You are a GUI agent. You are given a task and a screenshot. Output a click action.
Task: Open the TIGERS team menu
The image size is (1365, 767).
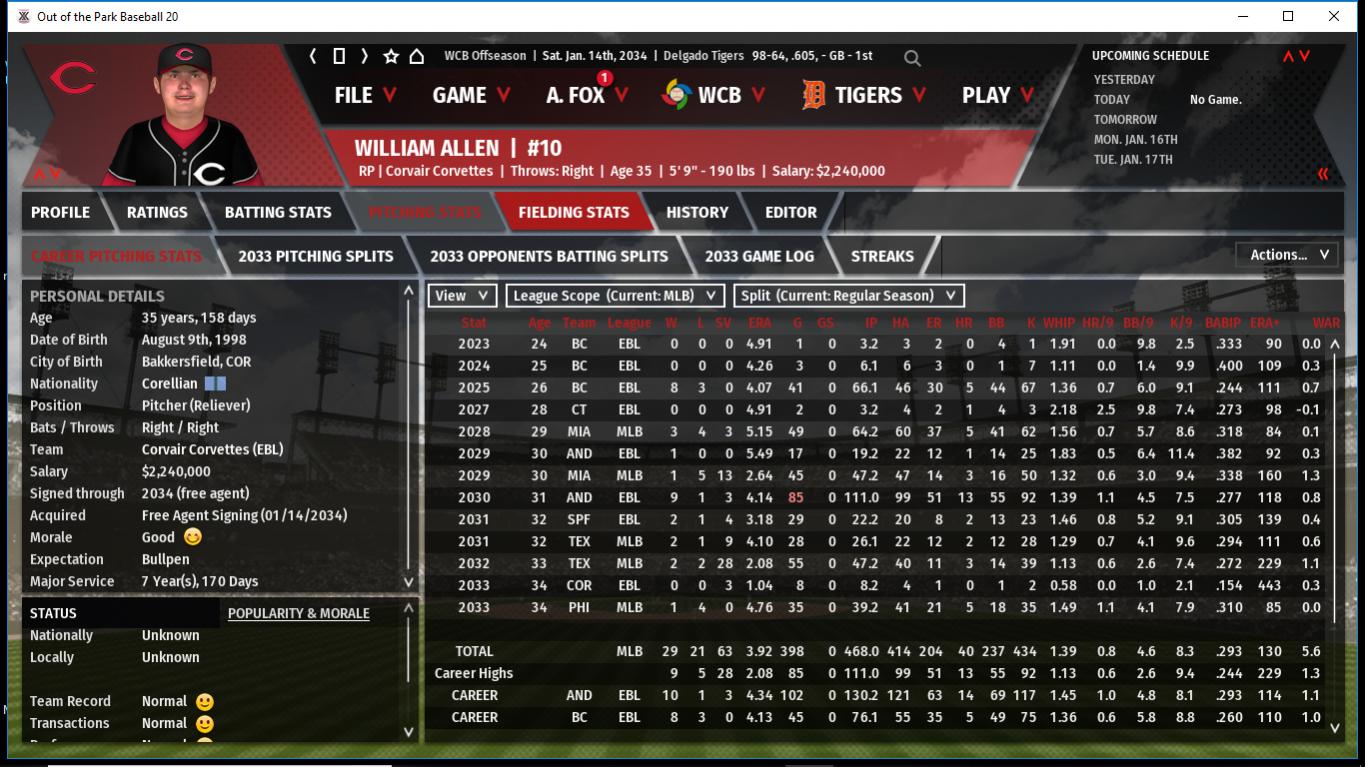[865, 95]
